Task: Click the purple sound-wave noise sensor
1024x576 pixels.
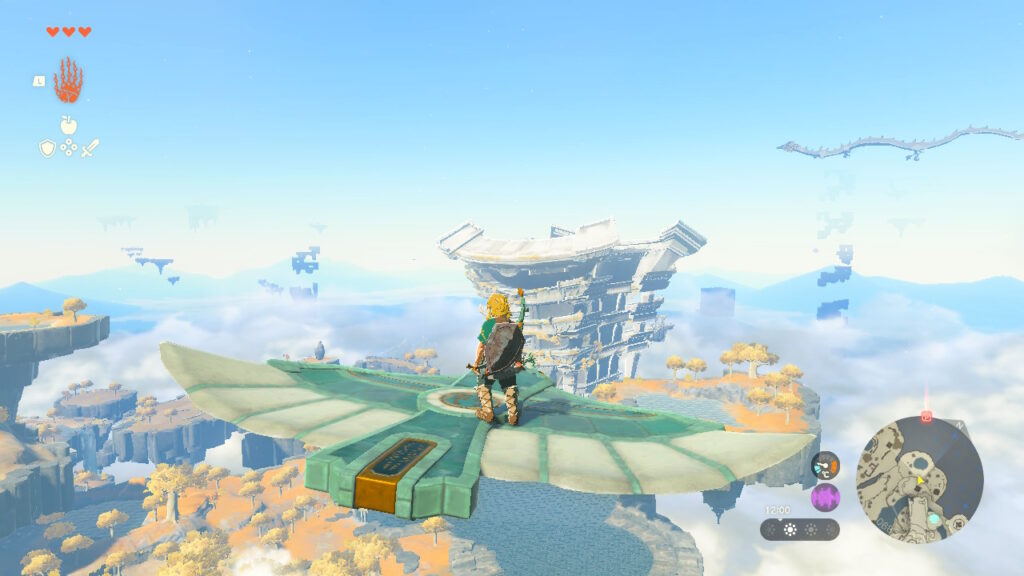Action: click(x=825, y=497)
